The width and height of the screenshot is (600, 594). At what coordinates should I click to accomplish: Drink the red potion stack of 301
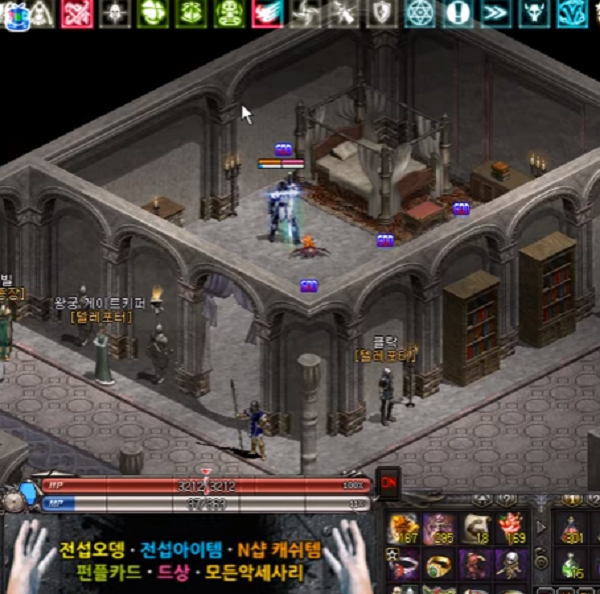click(571, 529)
